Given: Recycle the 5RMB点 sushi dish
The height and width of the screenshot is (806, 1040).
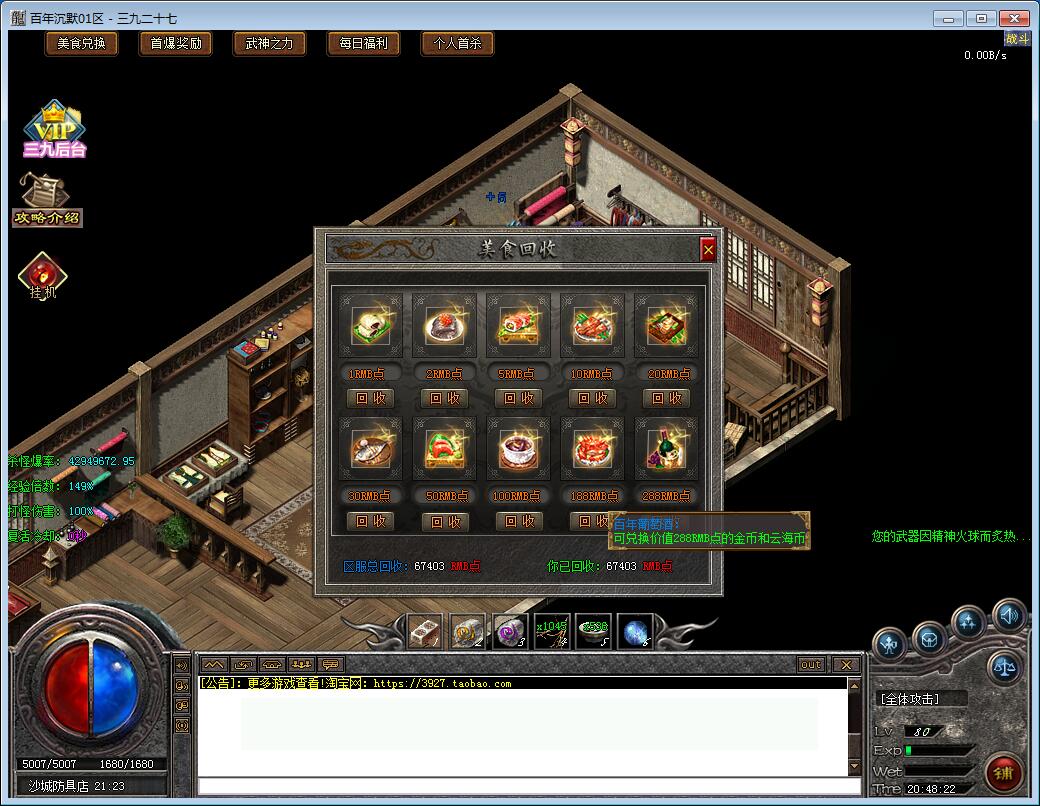Looking at the screenshot, I should tap(518, 398).
